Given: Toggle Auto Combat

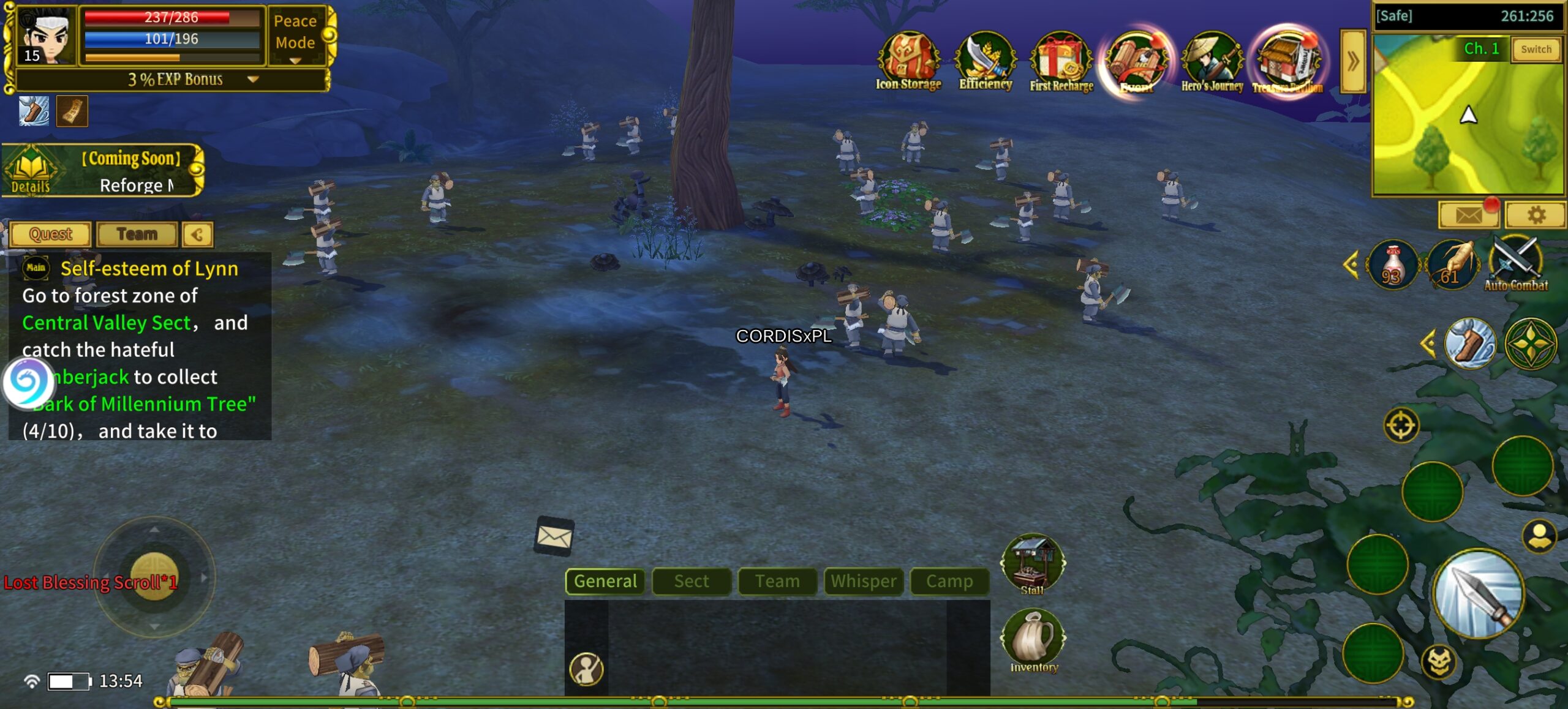Looking at the screenshot, I should [x=1515, y=264].
